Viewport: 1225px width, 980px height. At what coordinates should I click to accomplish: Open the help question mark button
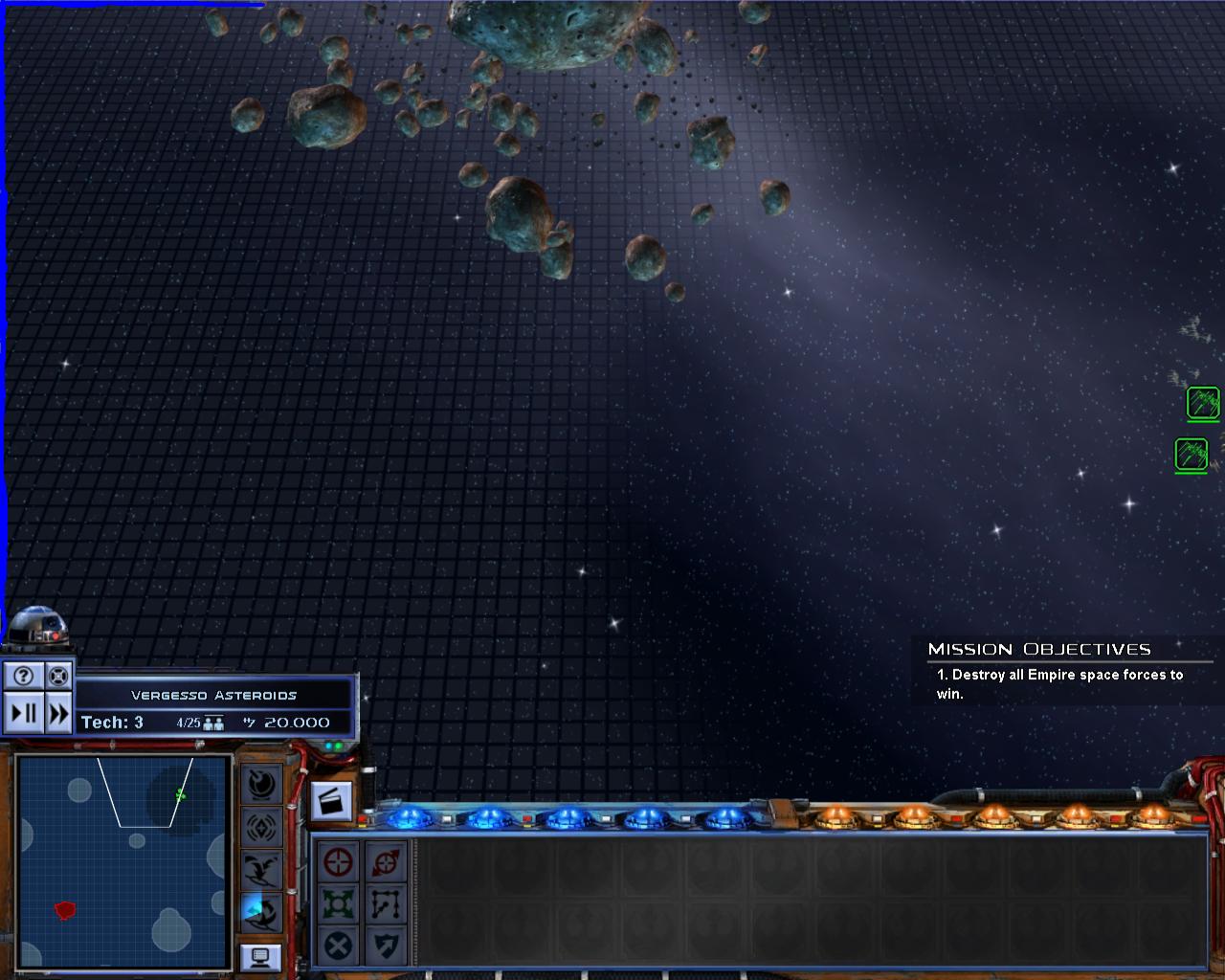click(x=24, y=676)
